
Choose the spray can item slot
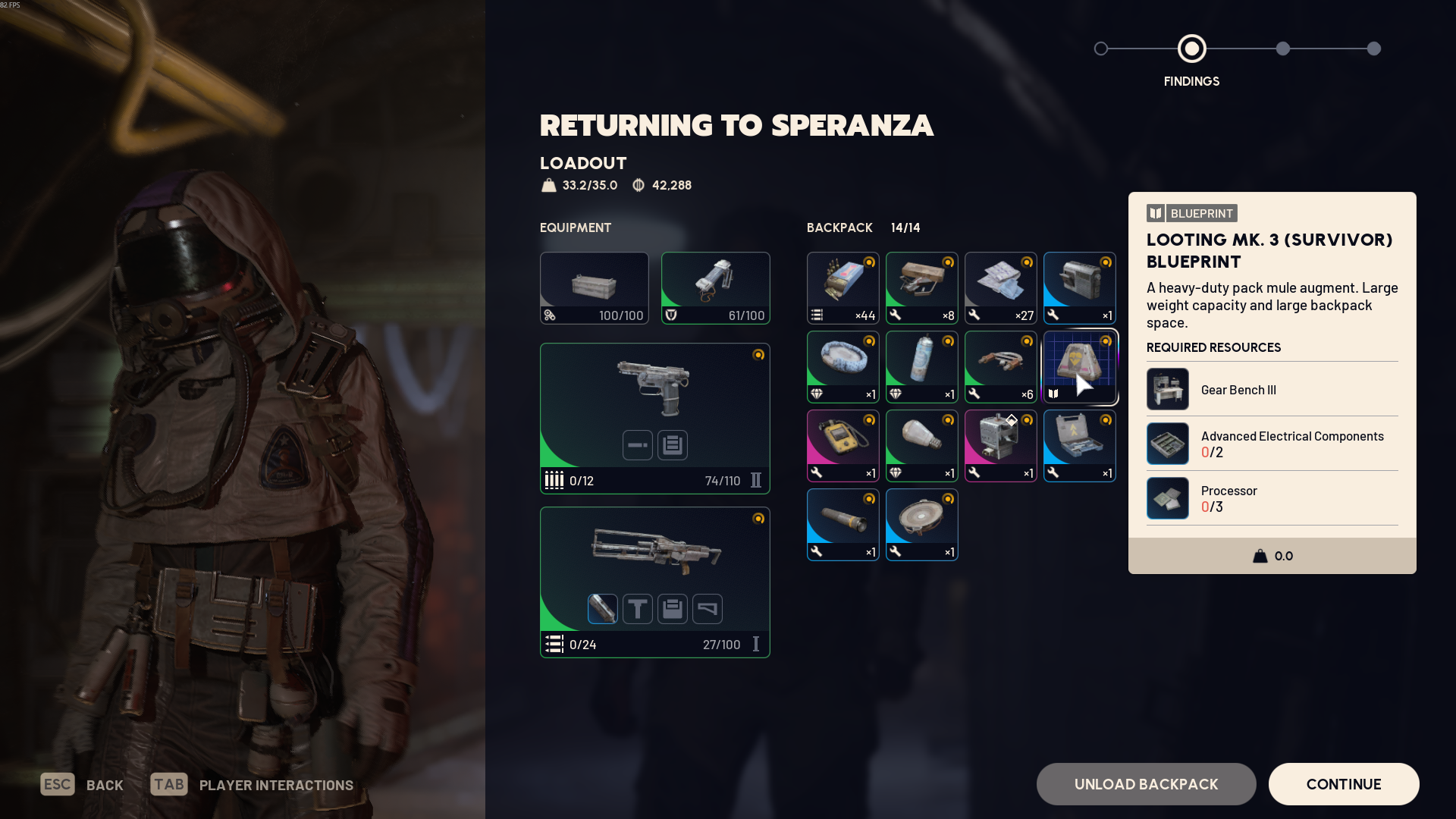921,367
